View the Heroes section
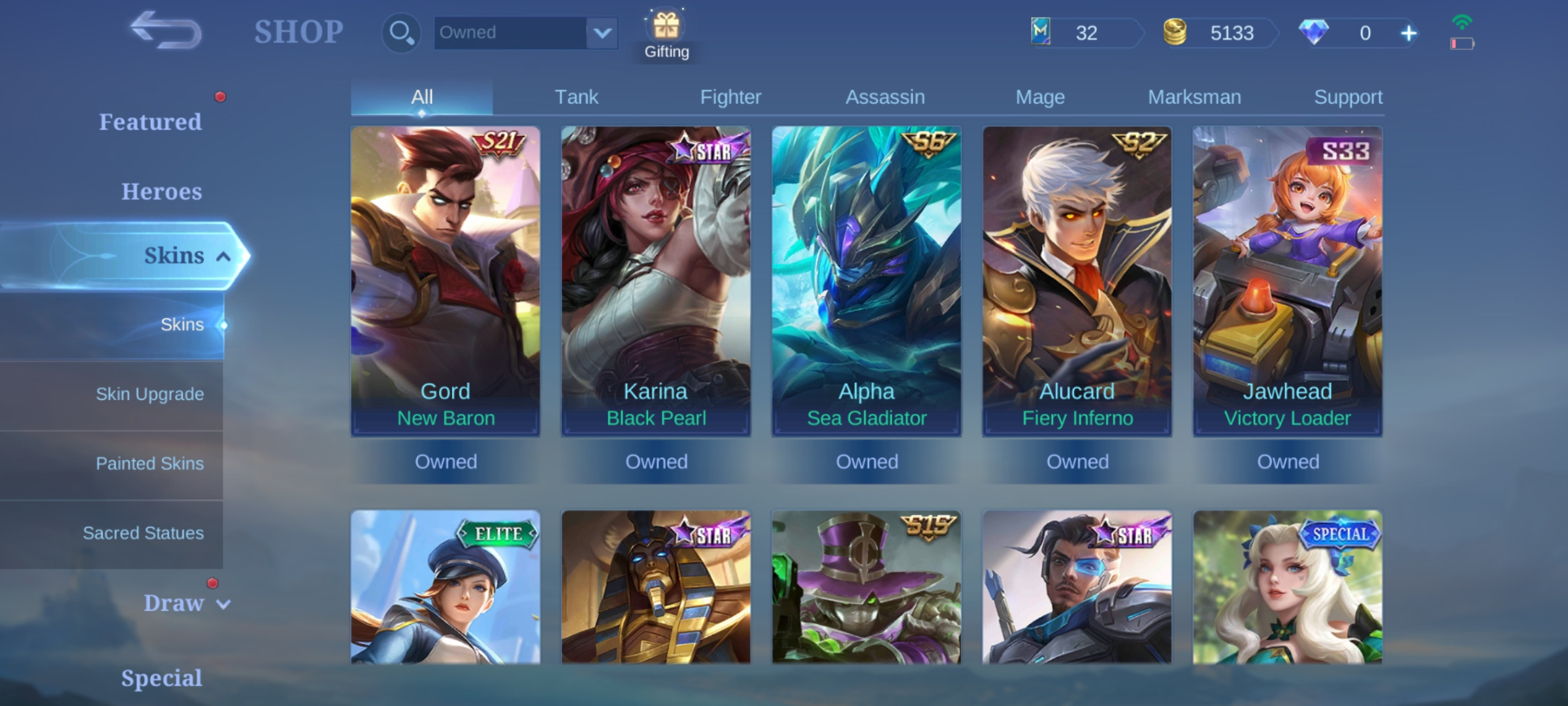 tap(161, 191)
